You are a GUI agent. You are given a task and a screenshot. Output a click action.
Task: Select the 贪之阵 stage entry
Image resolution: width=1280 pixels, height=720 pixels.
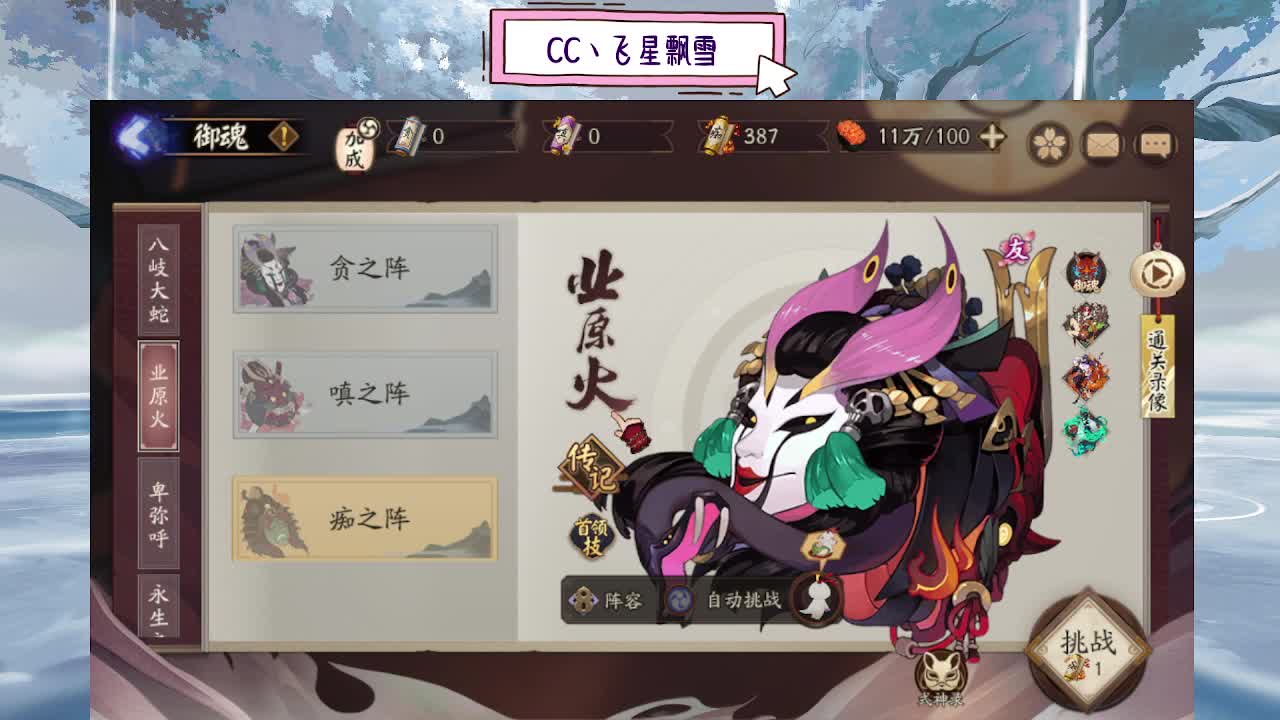coord(366,269)
